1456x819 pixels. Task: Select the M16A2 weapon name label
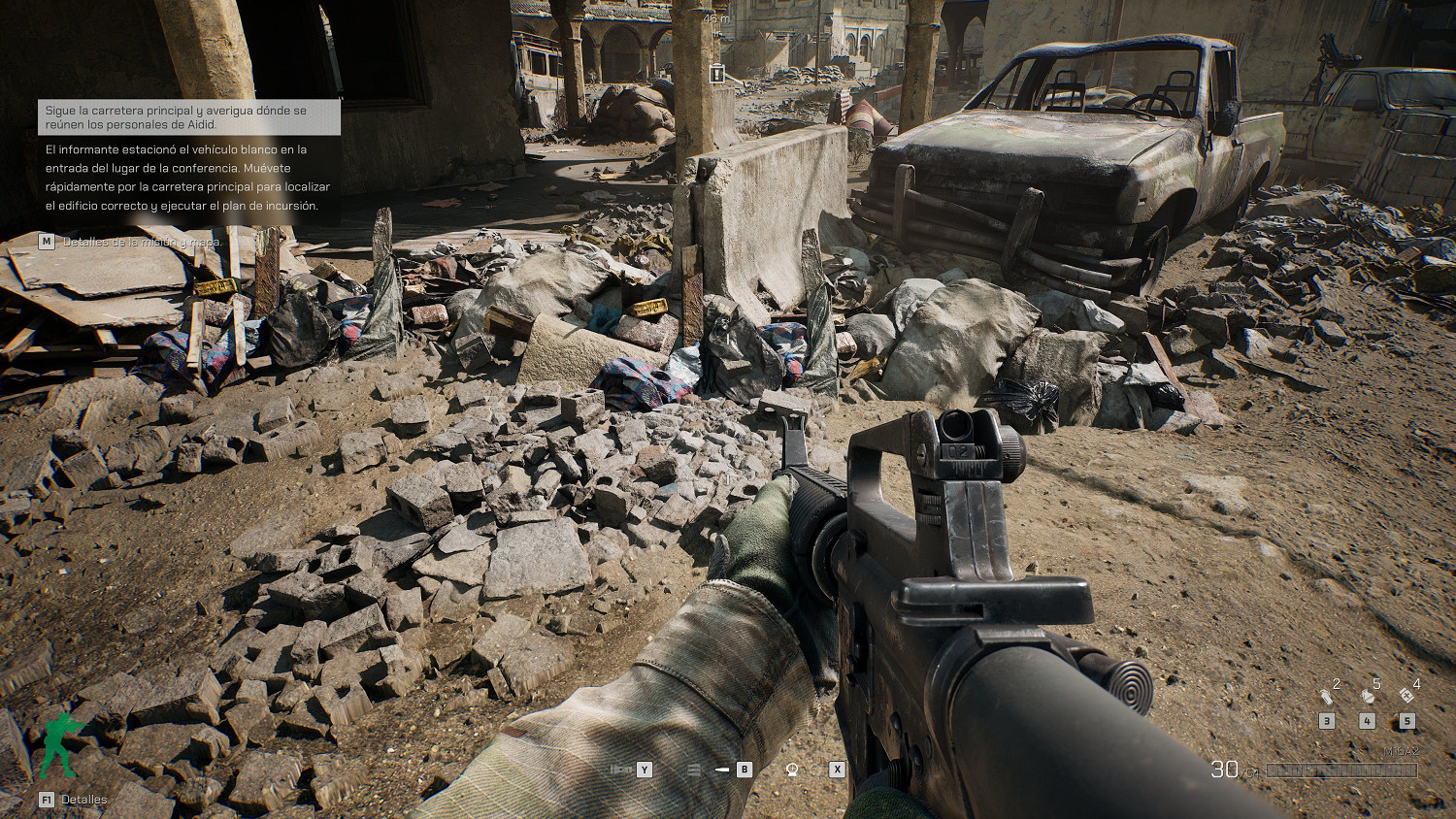[x=1401, y=752]
